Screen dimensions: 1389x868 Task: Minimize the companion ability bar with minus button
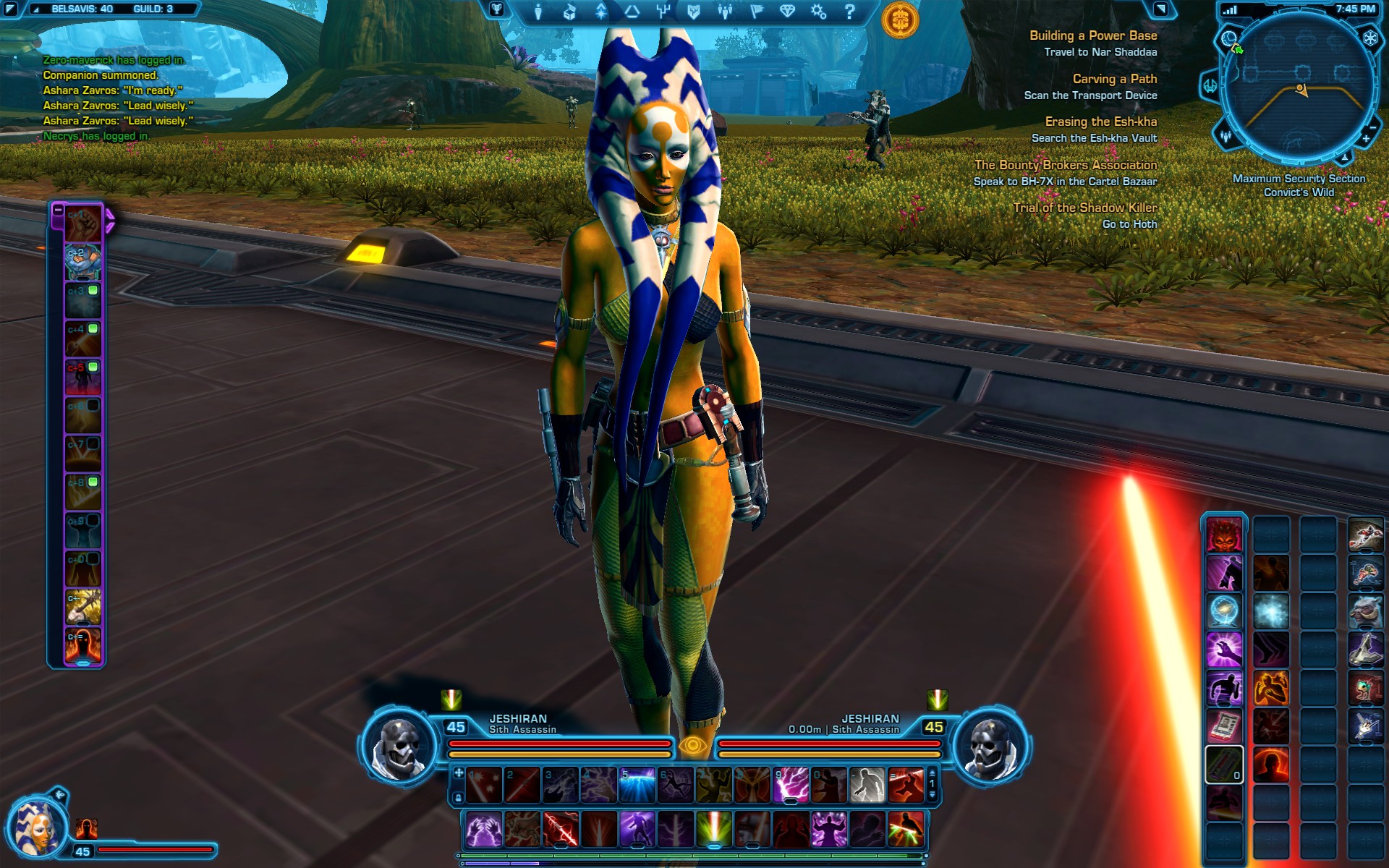click(58, 210)
